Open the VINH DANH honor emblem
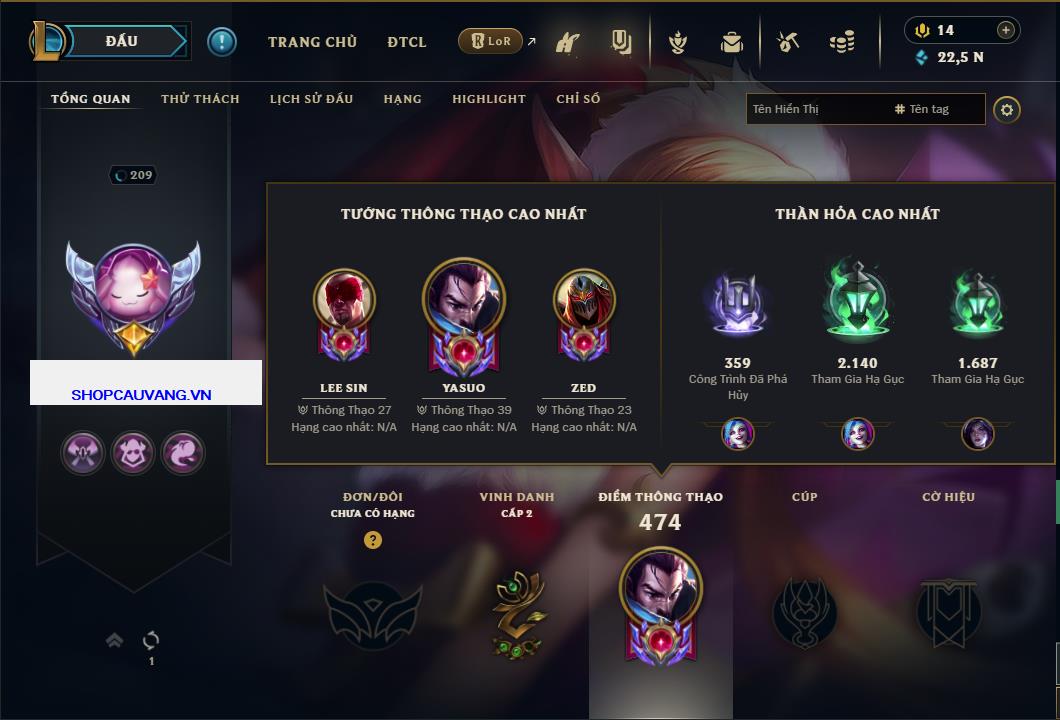 pyautogui.click(x=517, y=612)
